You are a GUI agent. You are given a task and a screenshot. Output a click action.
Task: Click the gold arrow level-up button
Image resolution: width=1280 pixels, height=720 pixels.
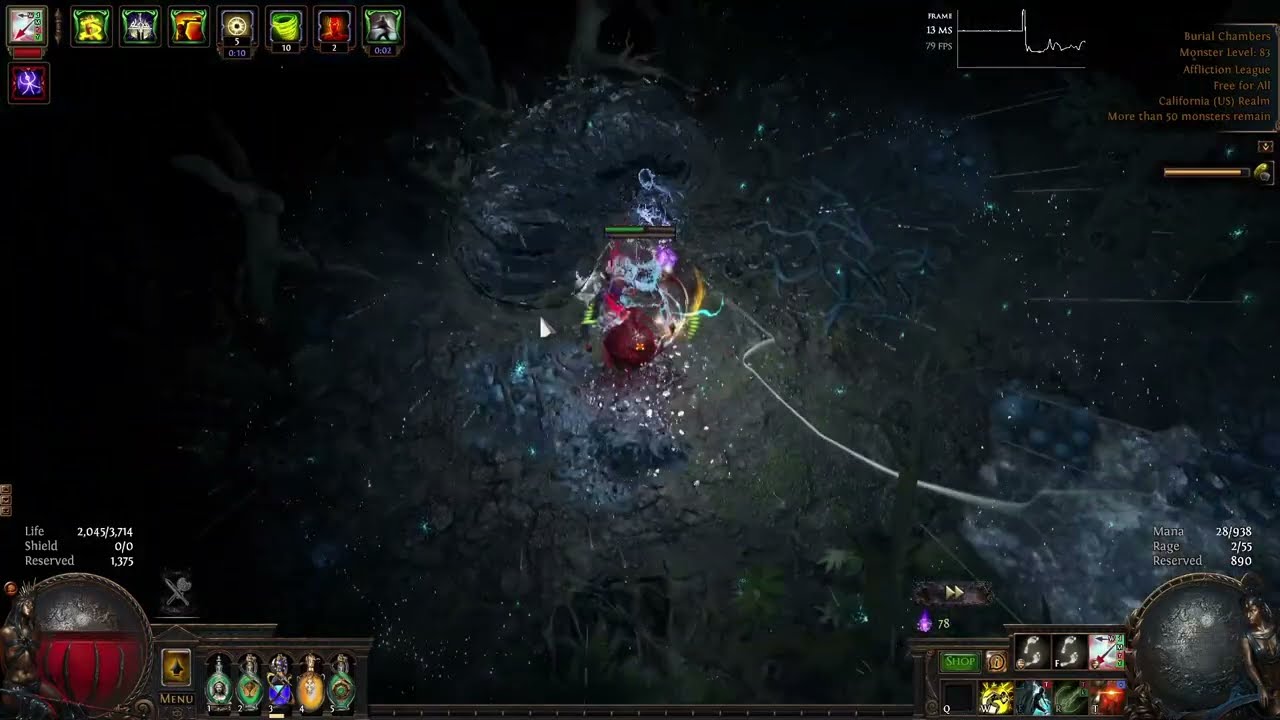pos(176,667)
